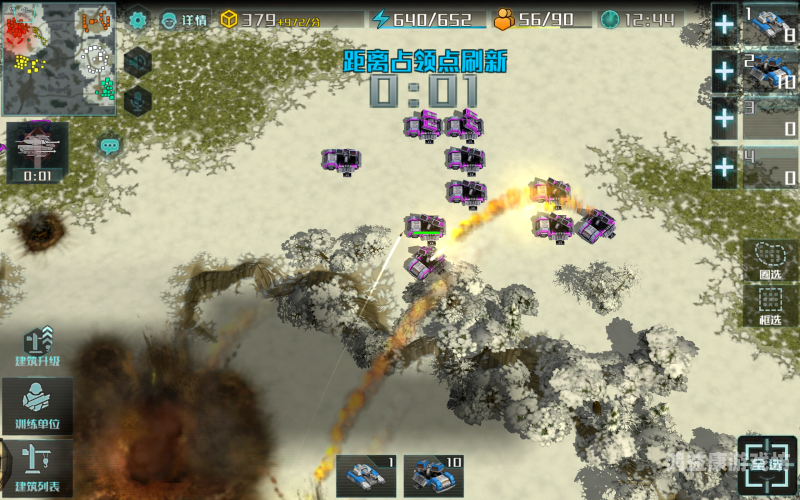The image size is (800, 500).
Task: Toggle the speaker sound icon
Action: [x=137, y=61]
